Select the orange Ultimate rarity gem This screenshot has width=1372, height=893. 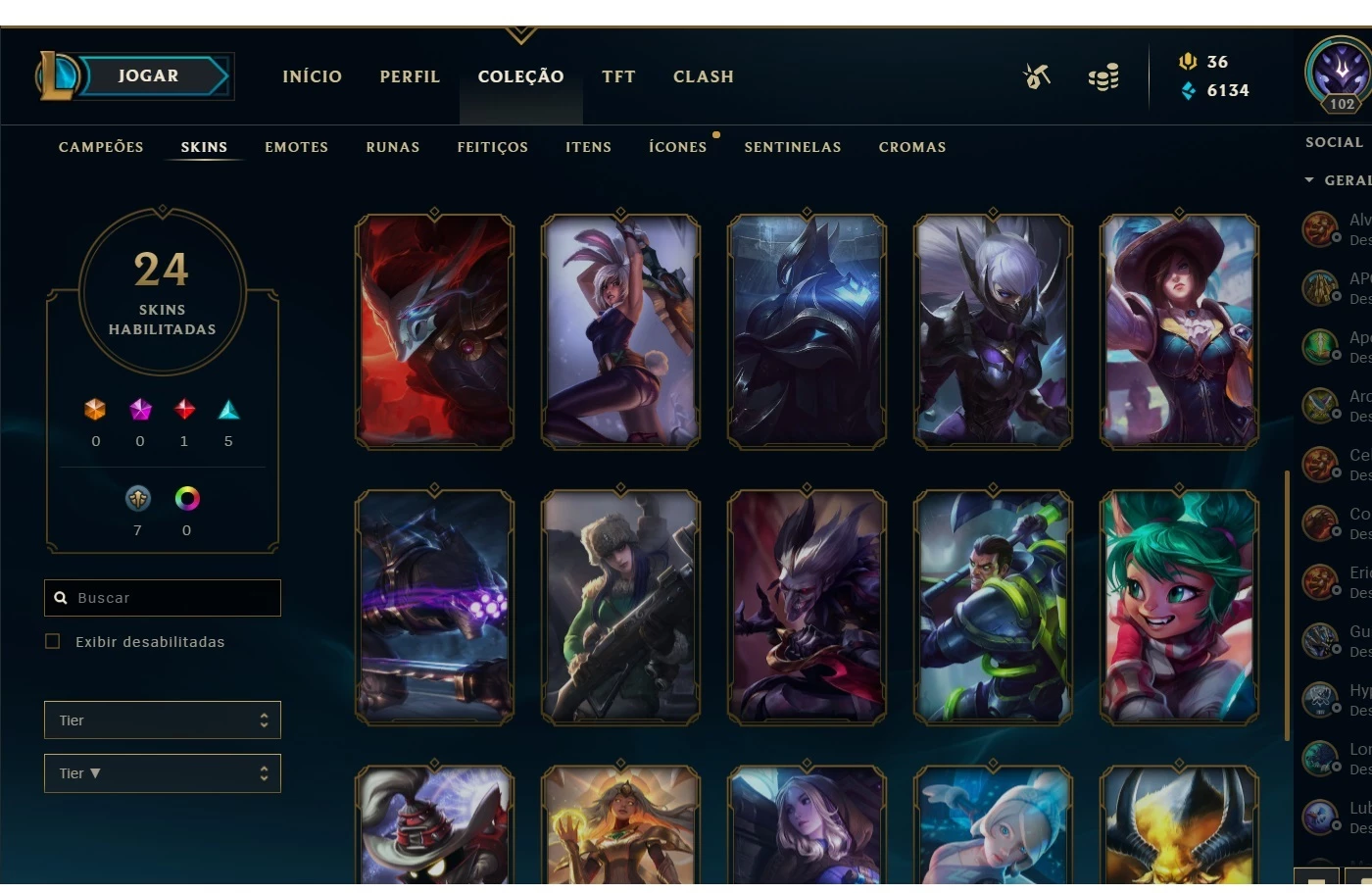pyautogui.click(x=95, y=410)
